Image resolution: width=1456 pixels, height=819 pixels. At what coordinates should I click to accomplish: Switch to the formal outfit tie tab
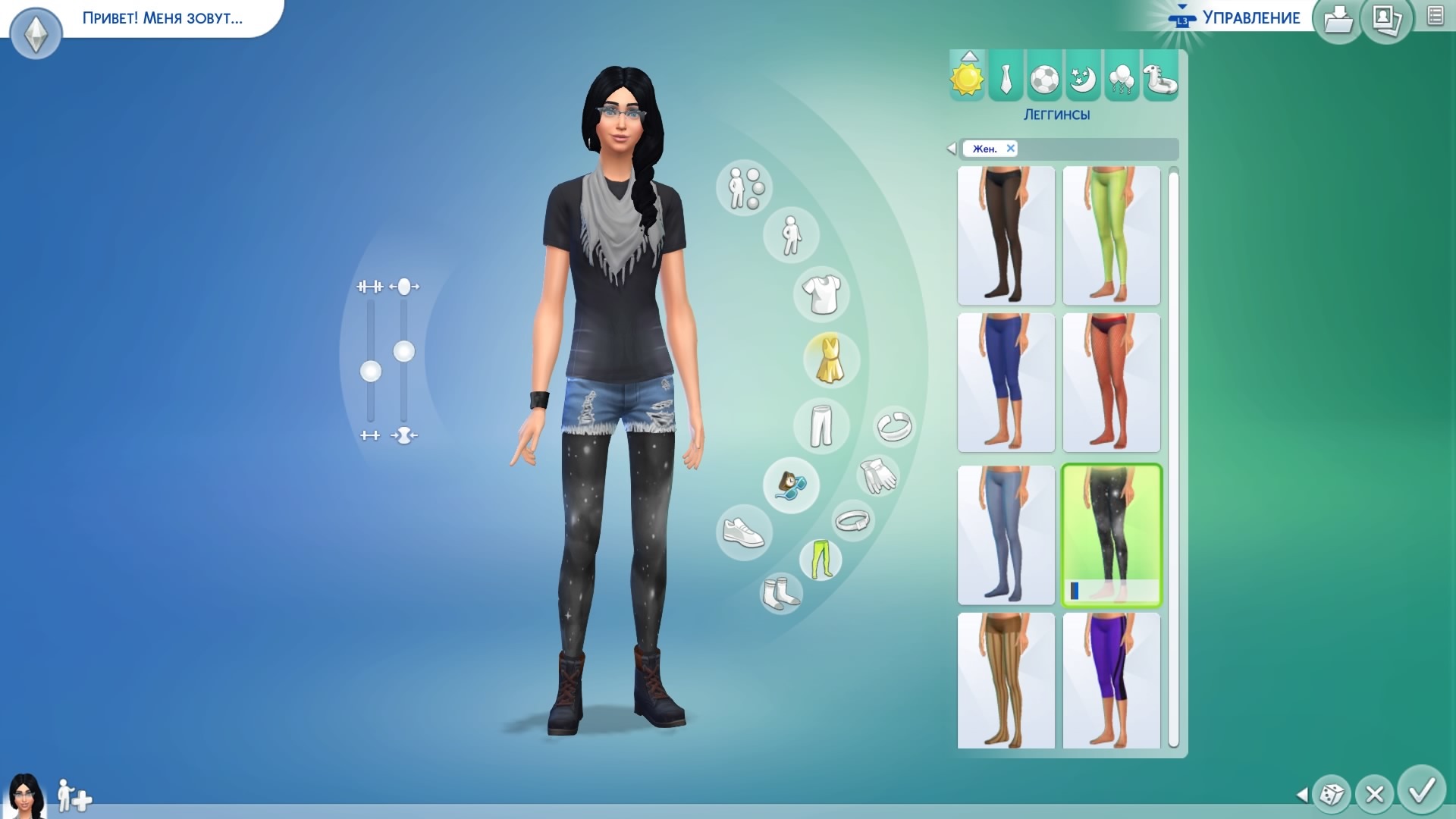tap(1006, 77)
